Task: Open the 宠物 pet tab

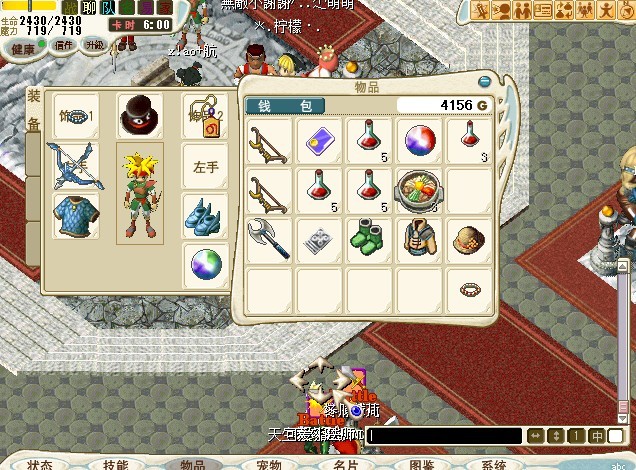Action: pyautogui.click(x=269, y=464)
